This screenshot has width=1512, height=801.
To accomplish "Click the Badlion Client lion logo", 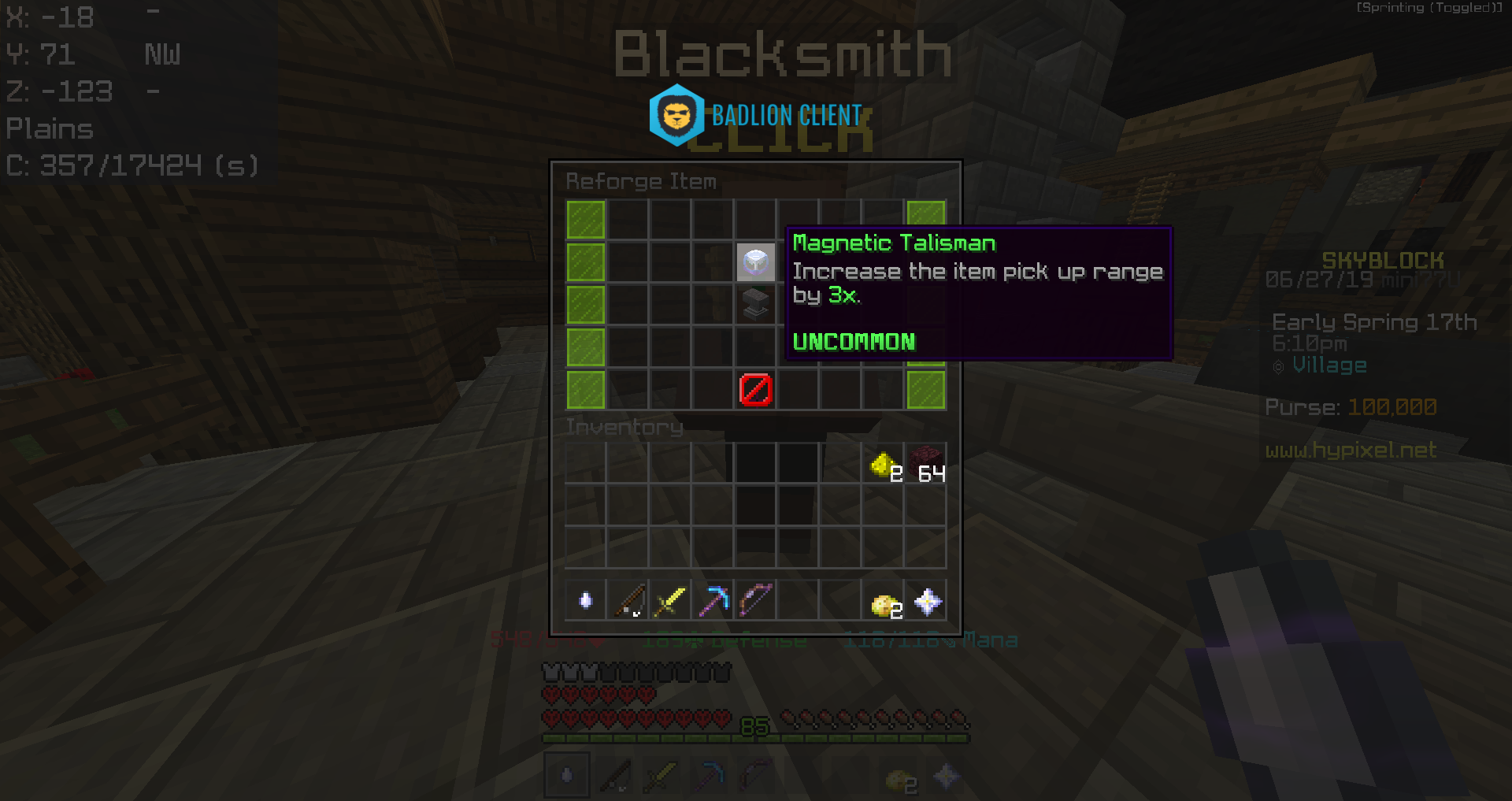I will (677, 114).
